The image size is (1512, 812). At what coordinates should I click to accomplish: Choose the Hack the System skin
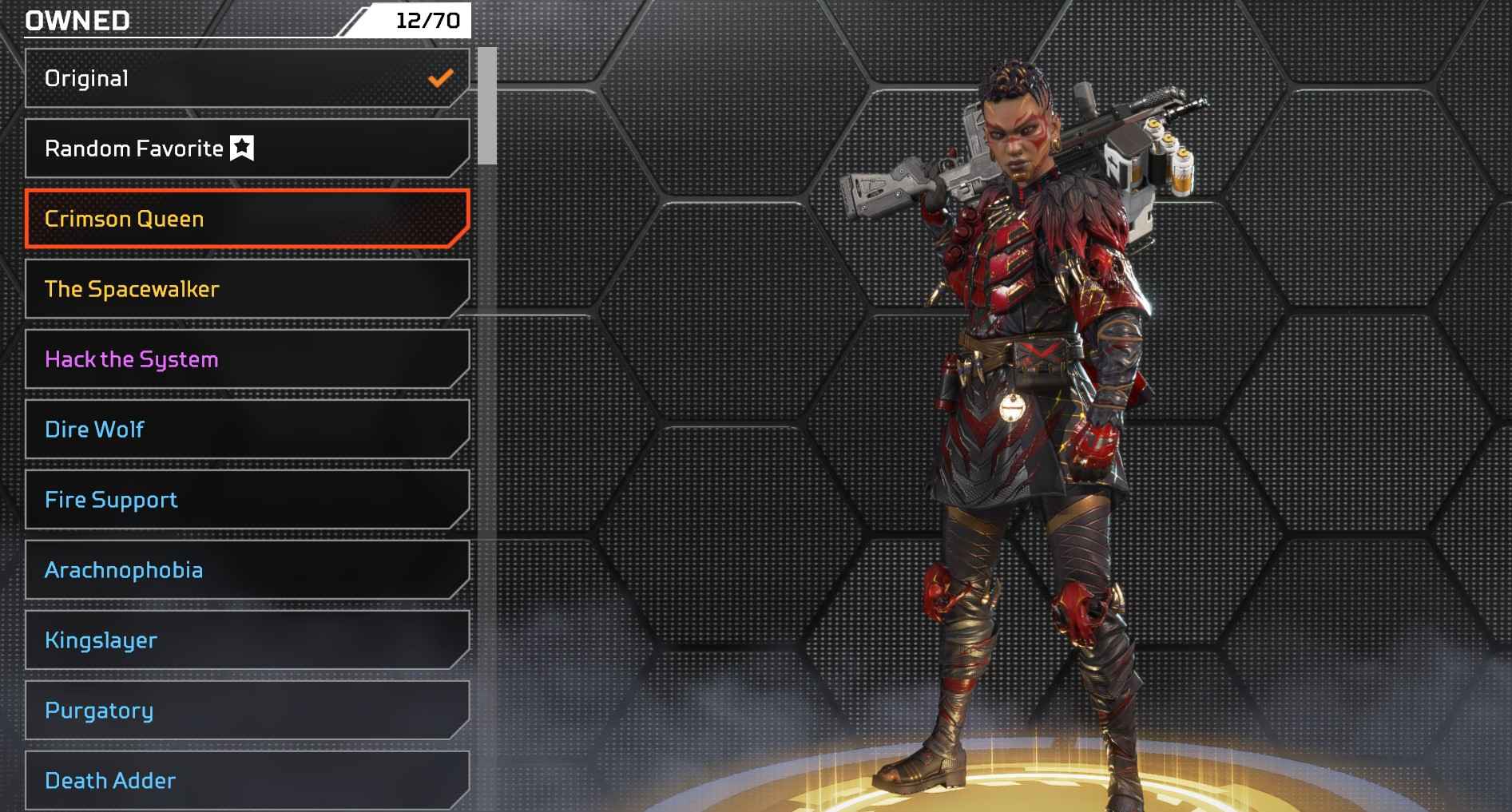[x=246, y=359]
